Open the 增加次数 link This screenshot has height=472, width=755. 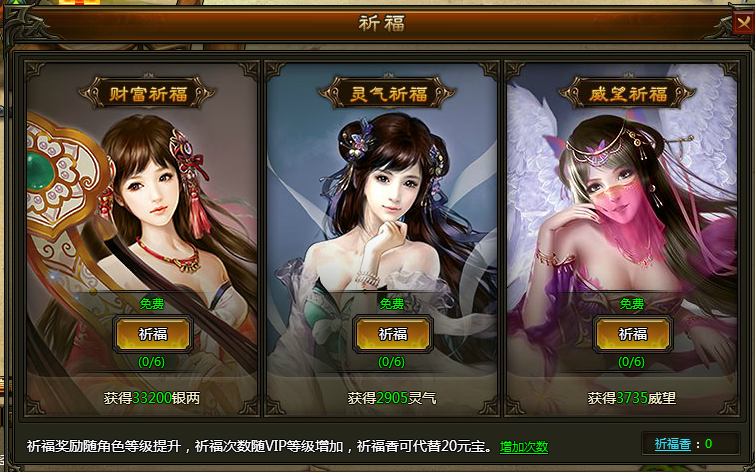(524, 447)
